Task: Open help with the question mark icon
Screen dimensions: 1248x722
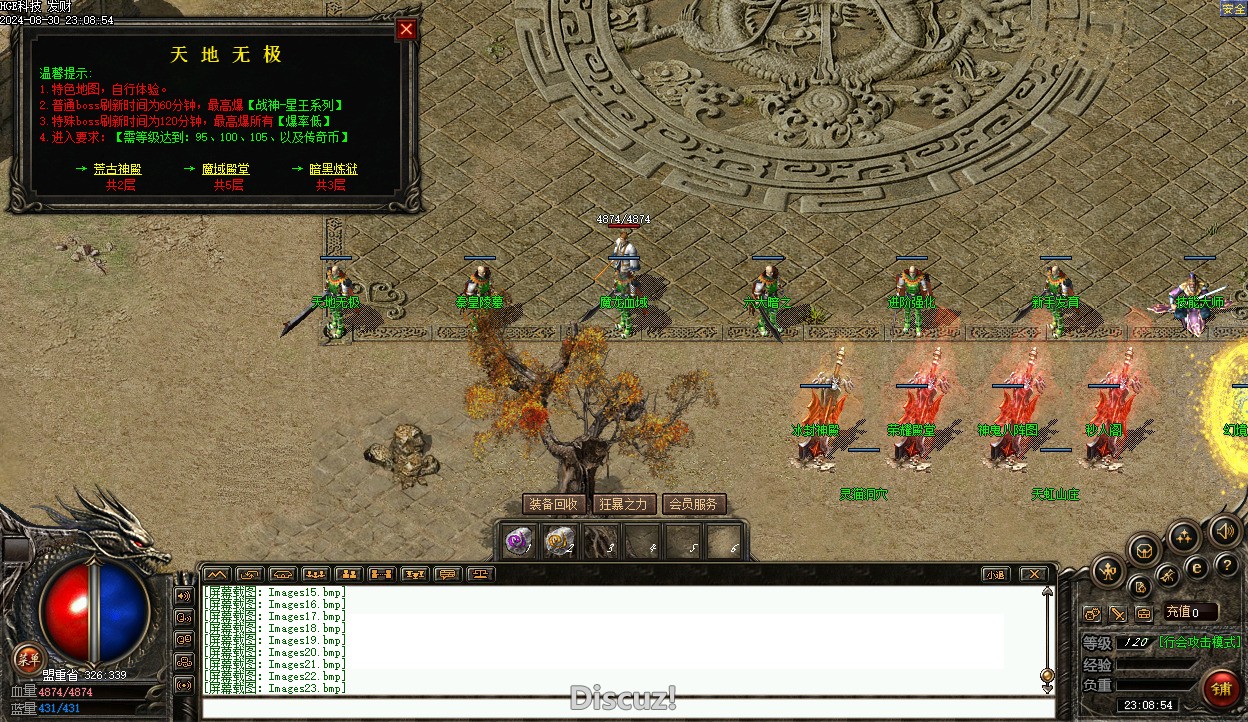Action: pos(1227,566)
